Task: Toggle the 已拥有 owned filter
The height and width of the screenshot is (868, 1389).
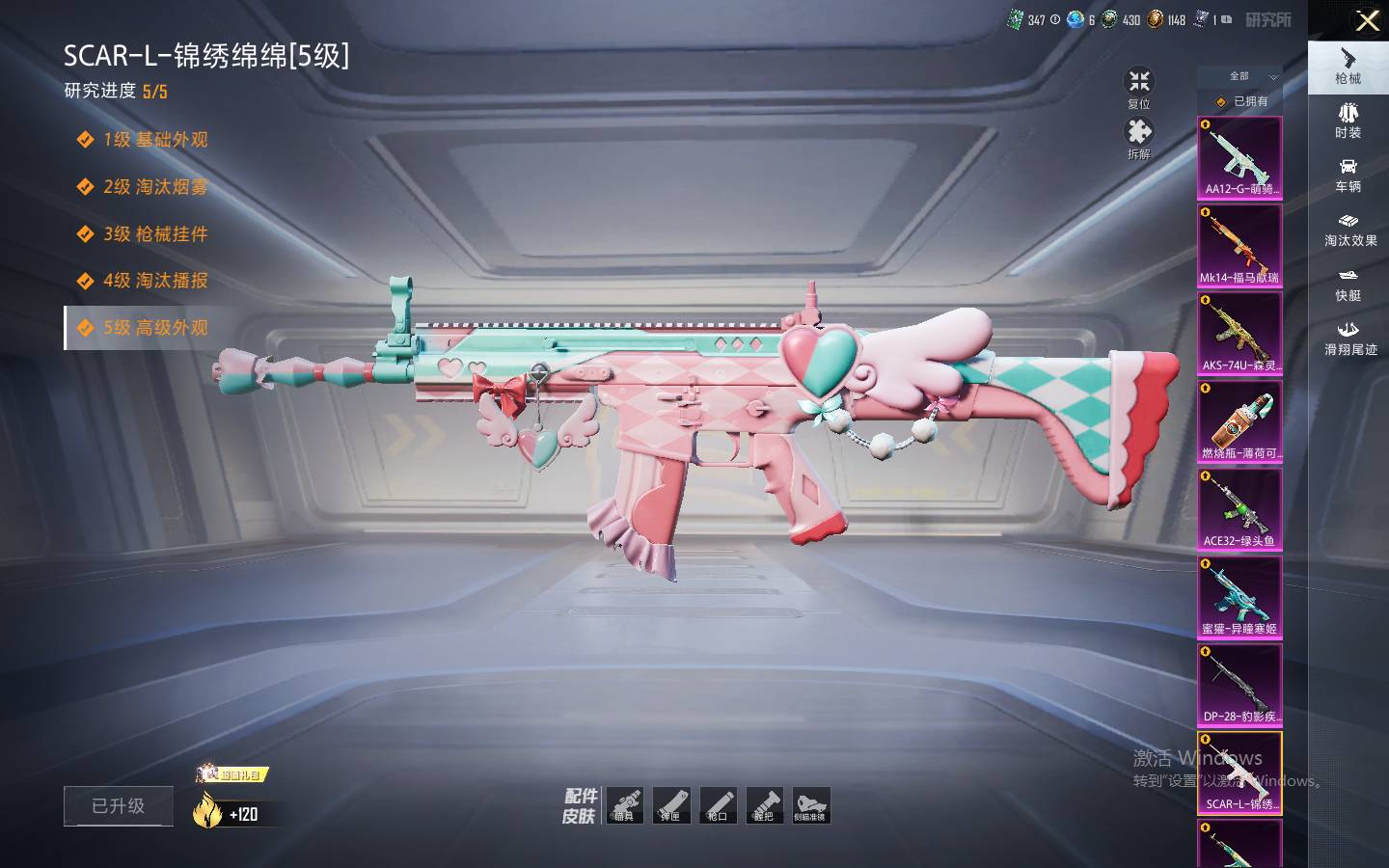Action: pos(1242,101)
